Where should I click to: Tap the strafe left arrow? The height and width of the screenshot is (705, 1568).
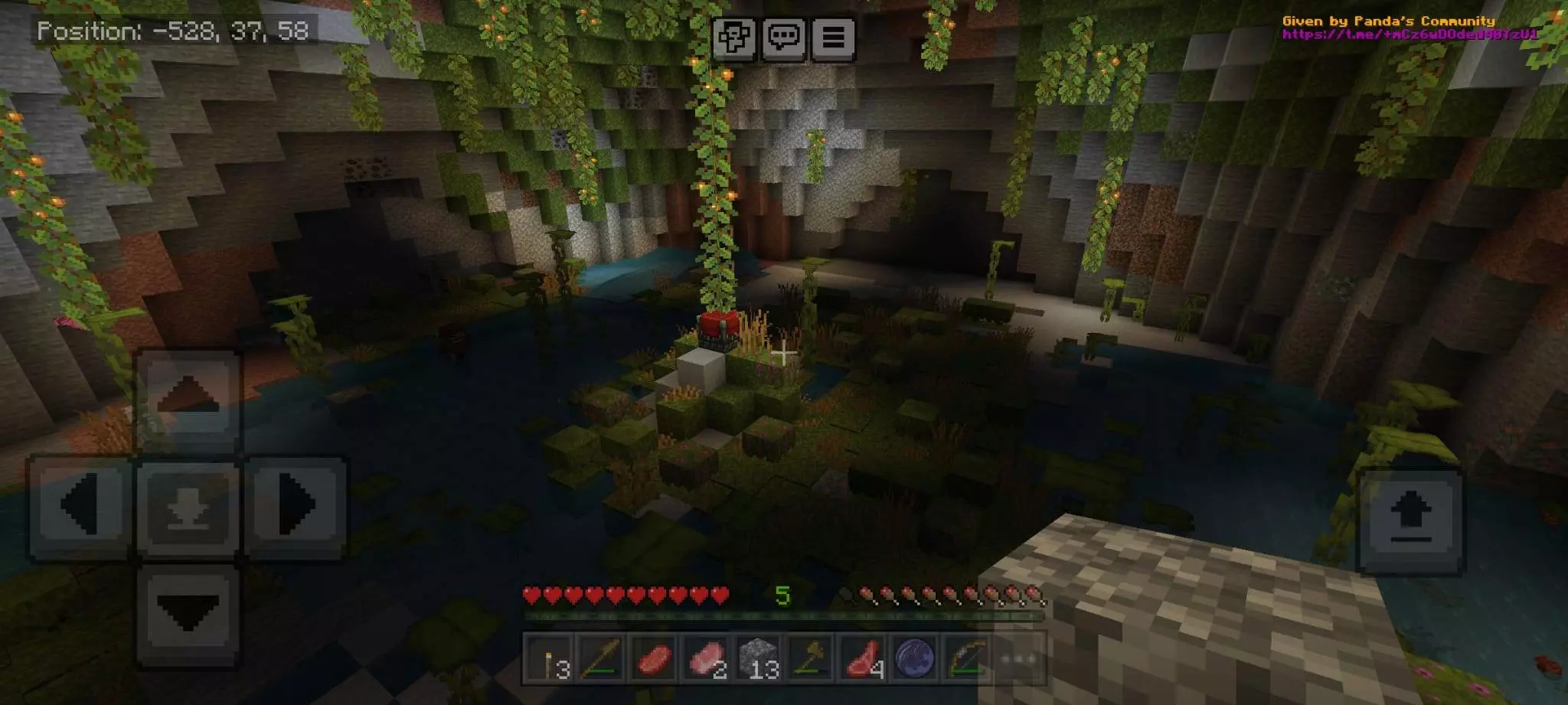(x=80, y=504)
